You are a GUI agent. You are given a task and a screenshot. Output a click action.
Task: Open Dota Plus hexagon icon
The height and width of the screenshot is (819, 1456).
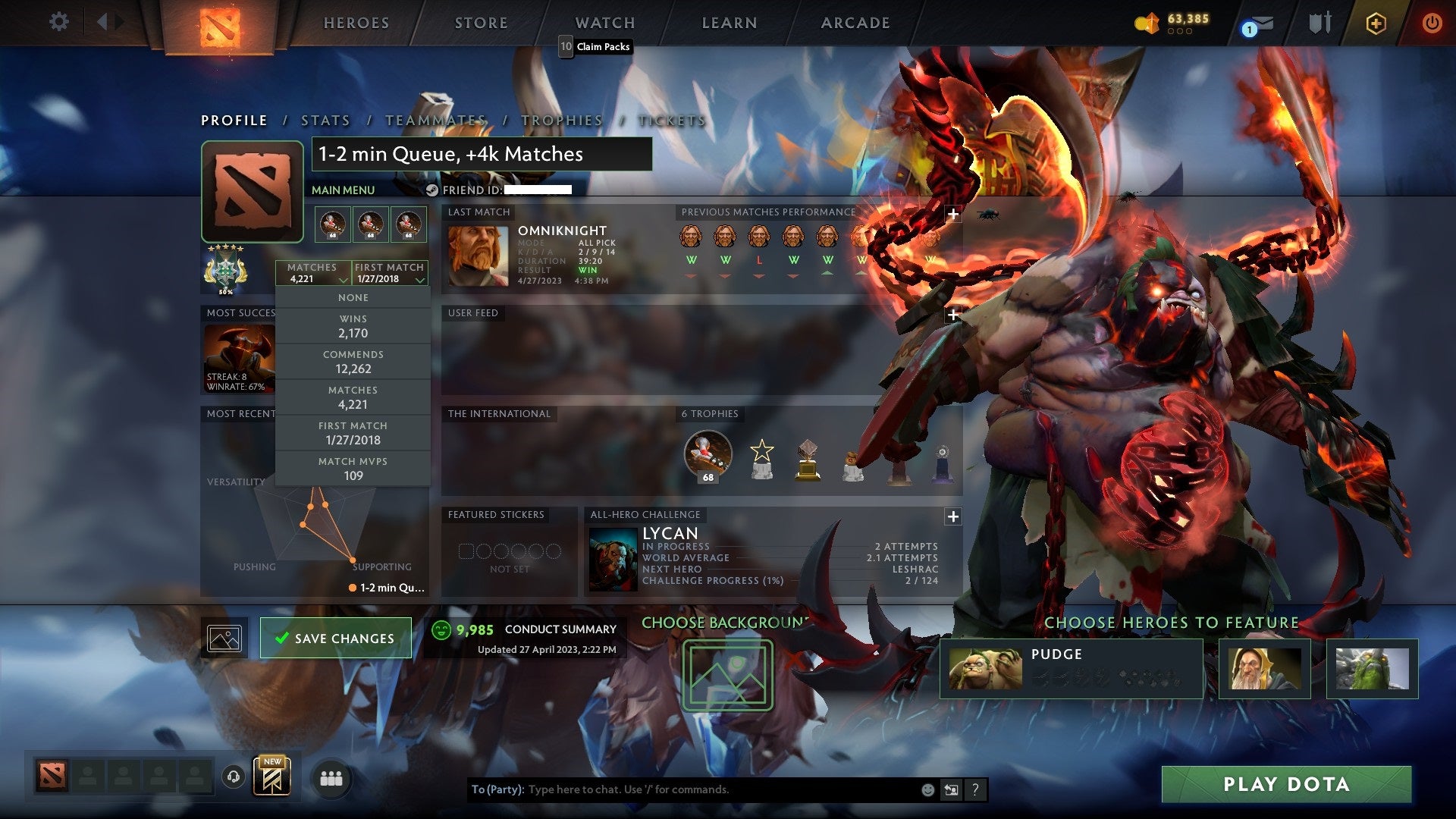coord(1378,24)
